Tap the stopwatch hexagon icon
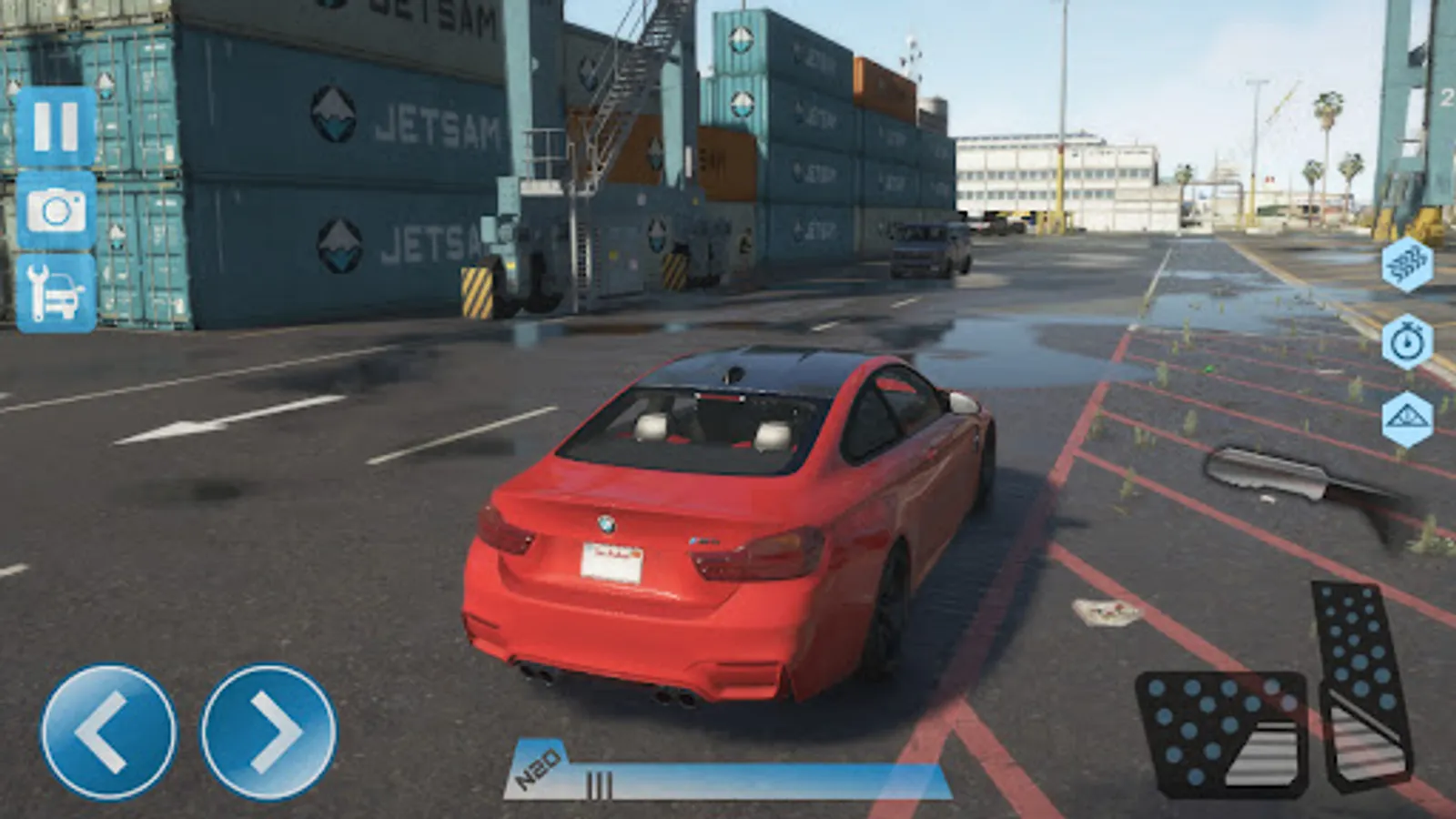This screenshot has width=1456, height=819. click(1407, 343)
